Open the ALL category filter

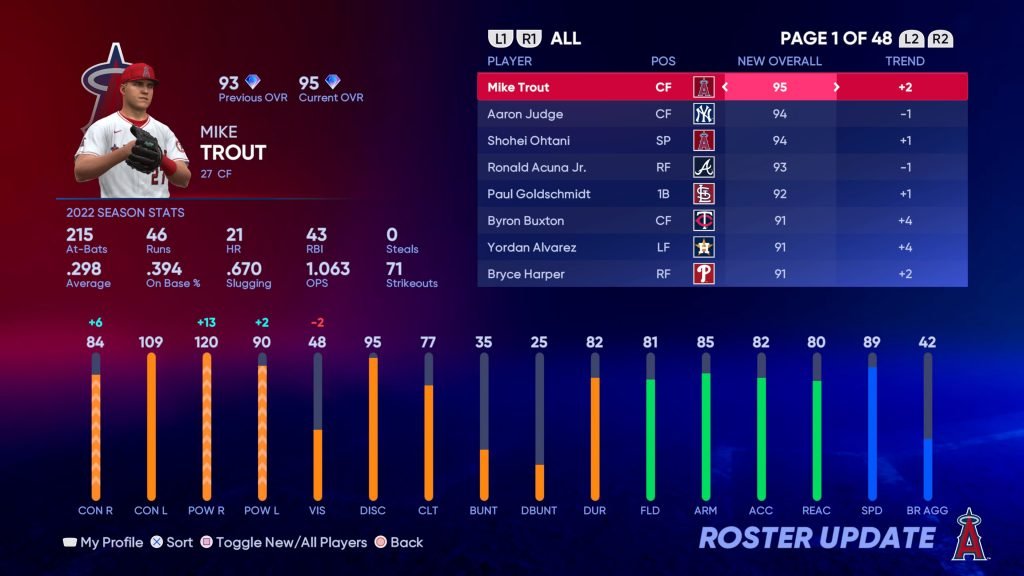tap(565, 39)
